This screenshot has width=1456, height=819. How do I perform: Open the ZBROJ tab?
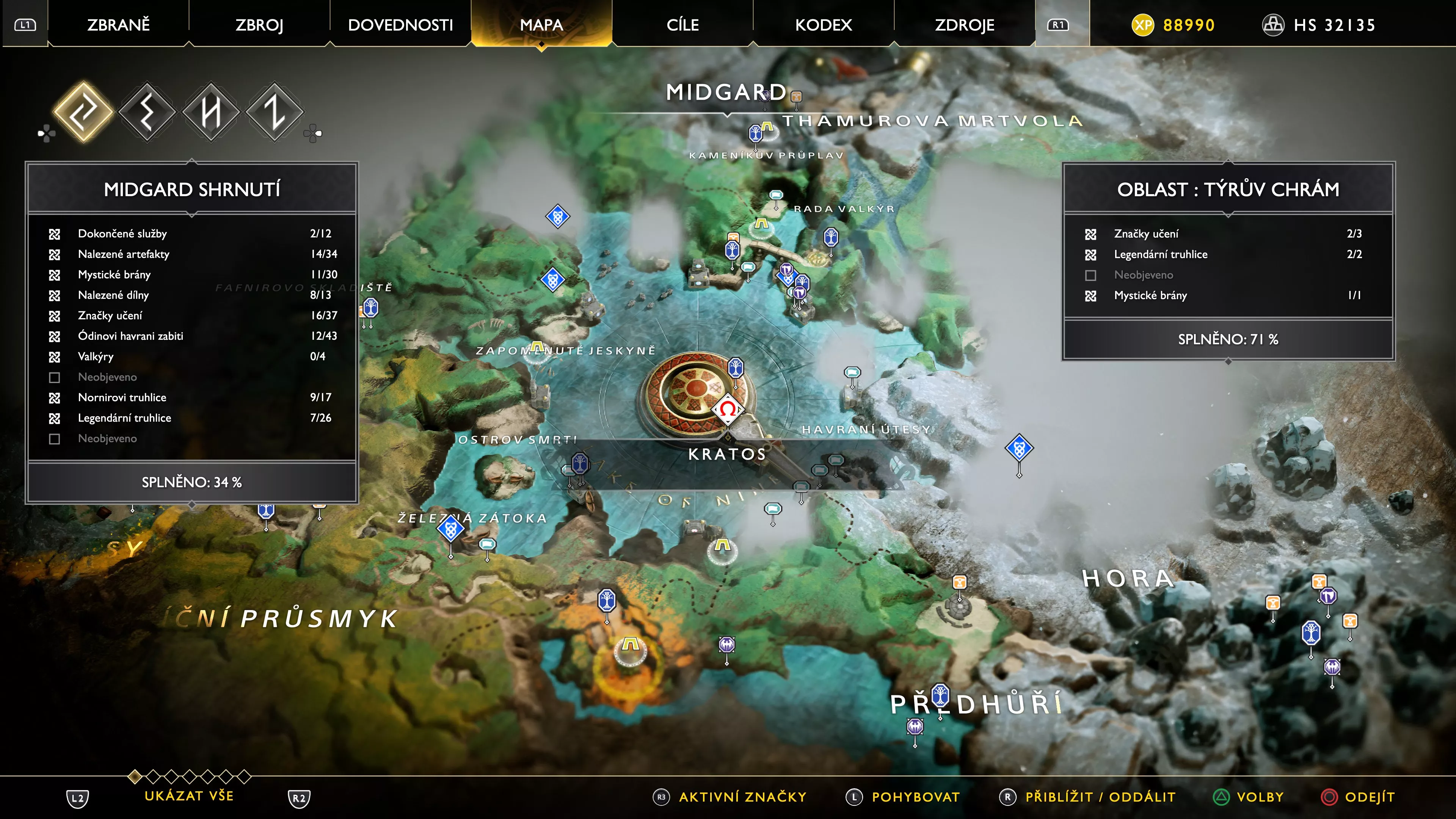259,25
